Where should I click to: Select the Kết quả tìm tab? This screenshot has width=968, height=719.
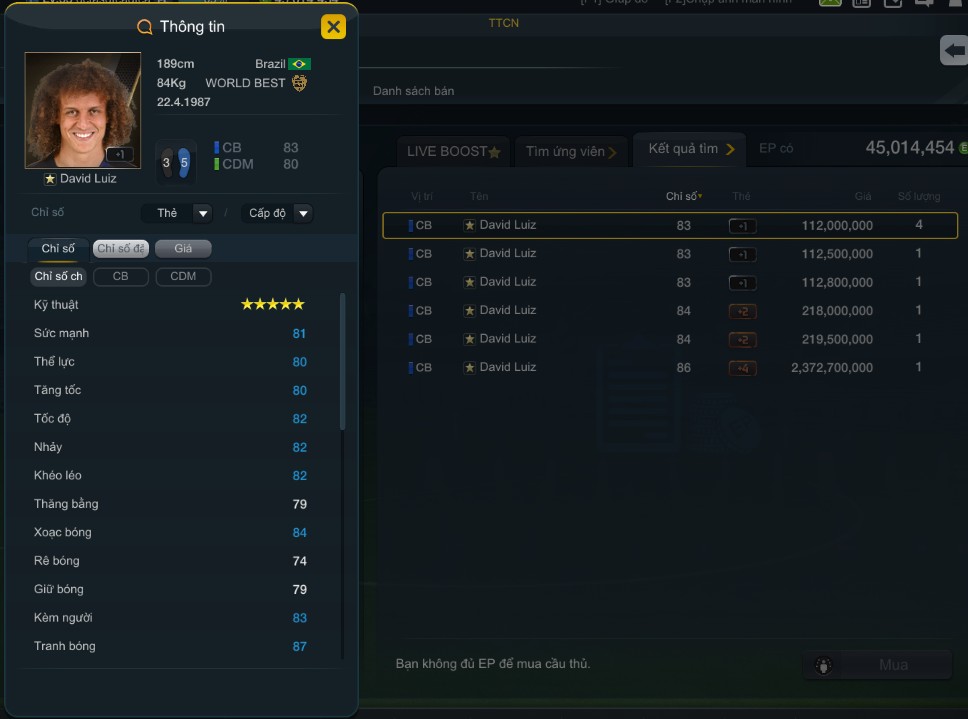point(689,149)
